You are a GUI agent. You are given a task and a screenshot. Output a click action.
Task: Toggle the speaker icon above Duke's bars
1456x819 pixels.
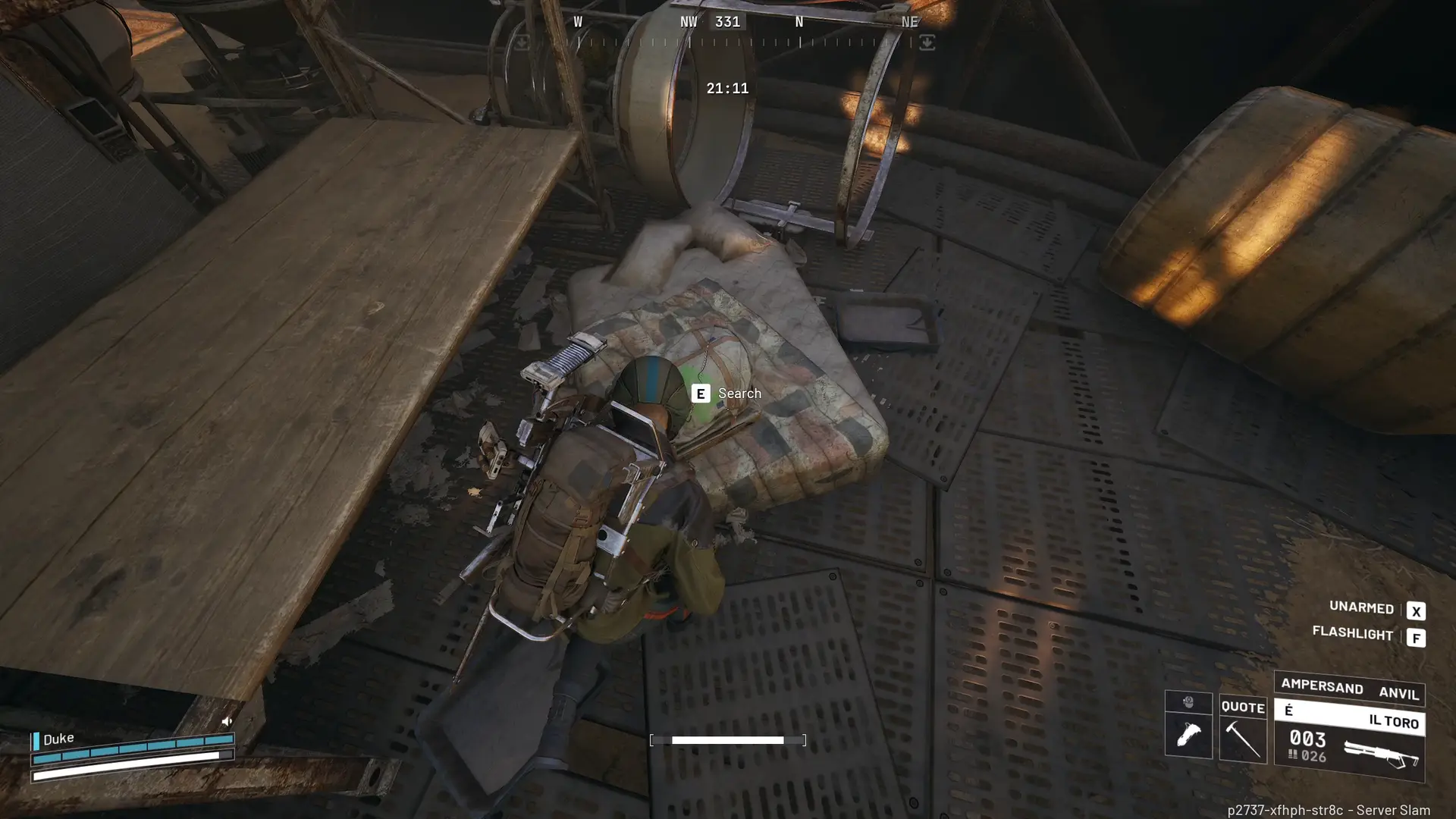coord(226,721)
